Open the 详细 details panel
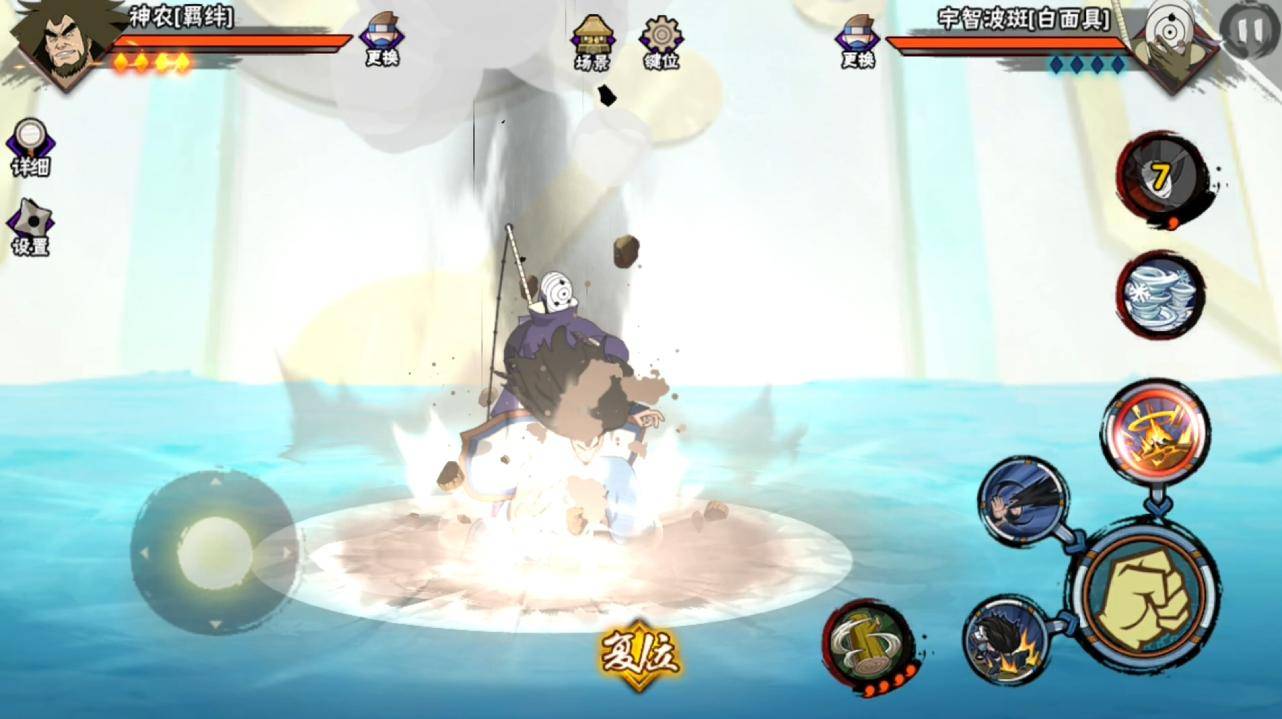This screenshot has height=719, width=1282. coord(30,147)
